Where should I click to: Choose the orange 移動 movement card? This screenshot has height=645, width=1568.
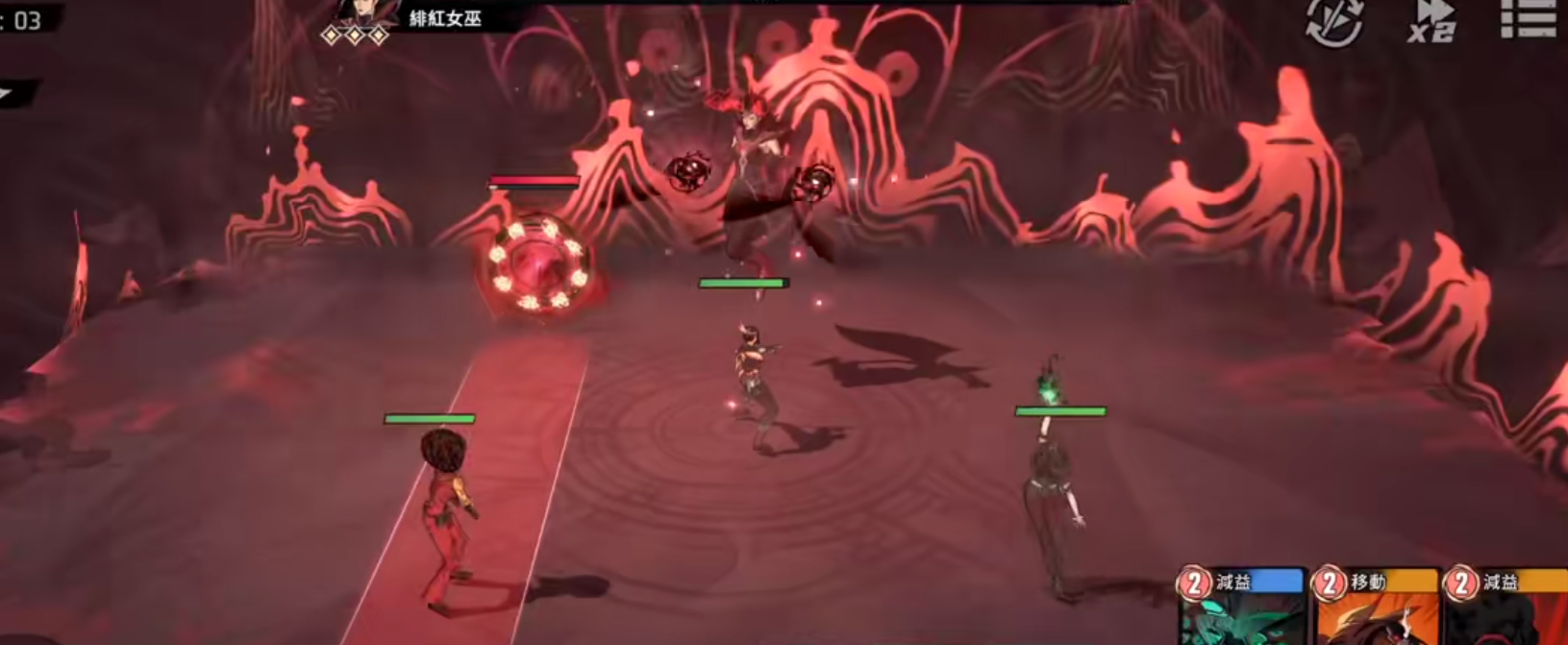tap(1375, 608)
